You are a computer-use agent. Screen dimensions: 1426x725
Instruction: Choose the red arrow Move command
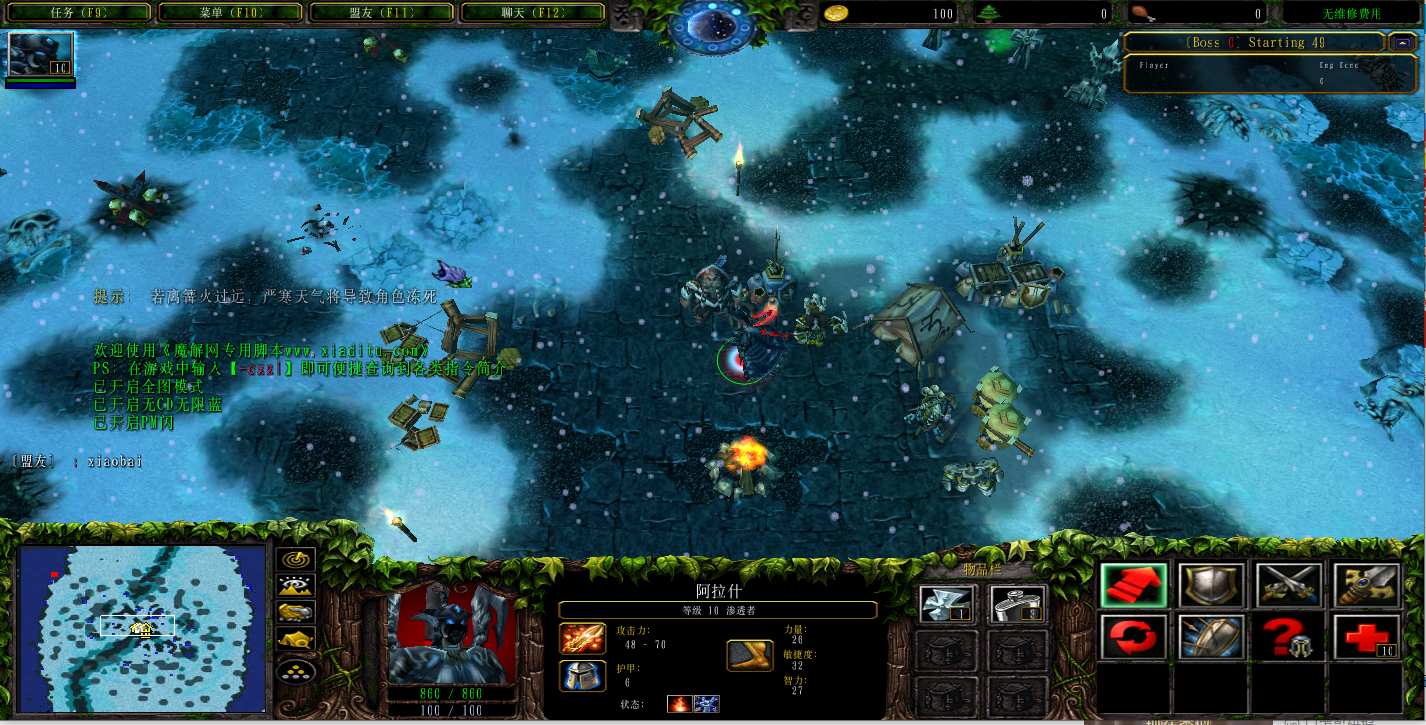click(1134, 585)
